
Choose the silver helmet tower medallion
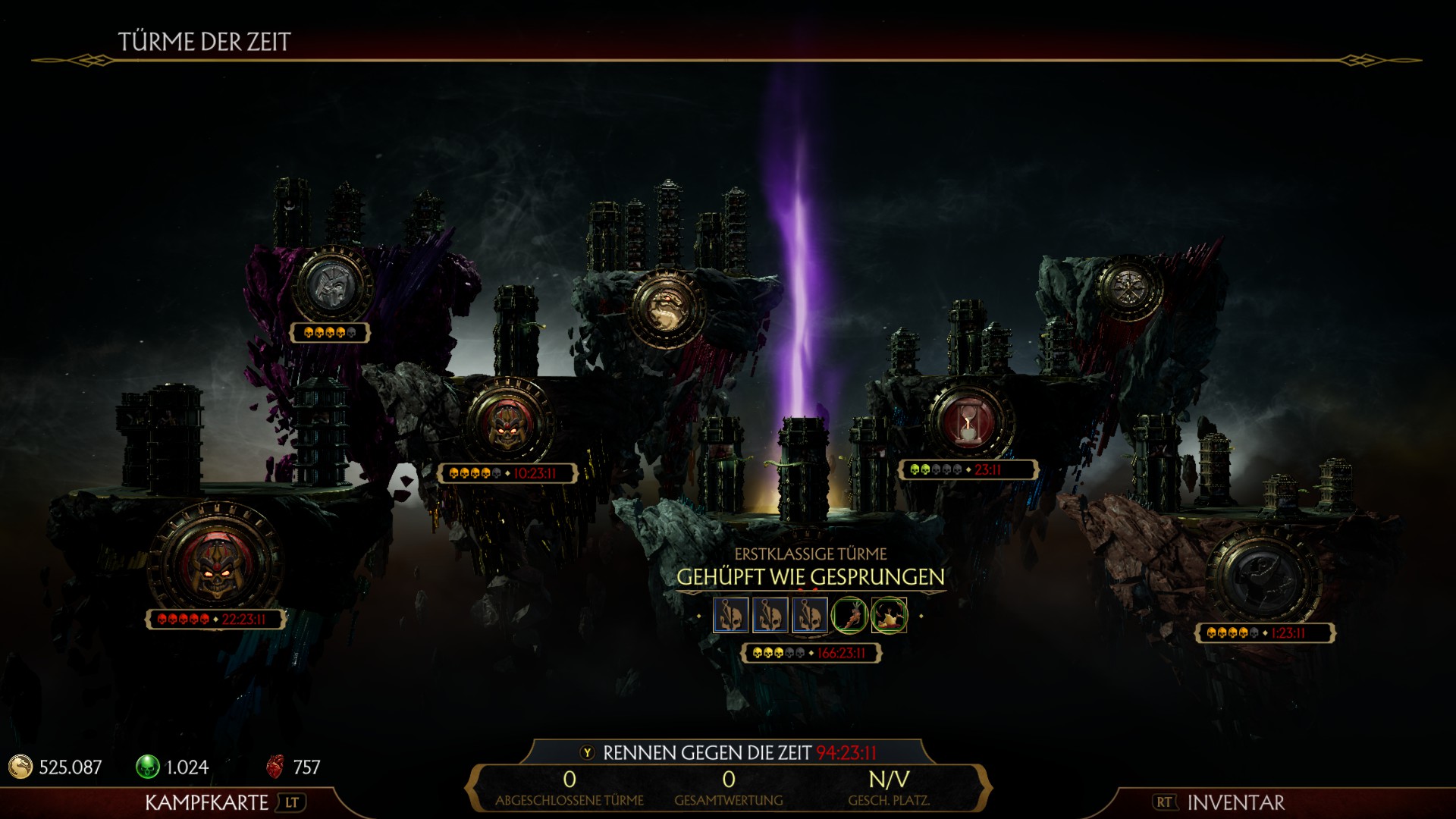coord(331,285)
